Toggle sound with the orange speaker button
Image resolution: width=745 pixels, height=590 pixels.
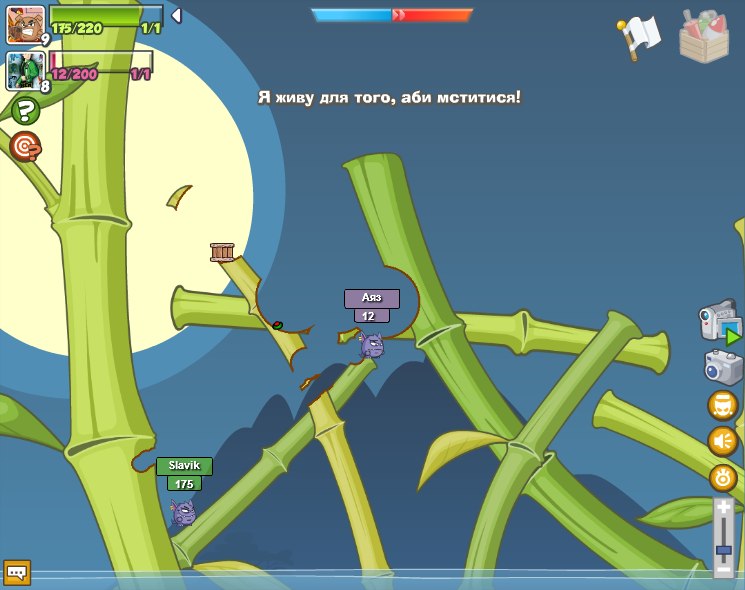(x=722, y=441)
